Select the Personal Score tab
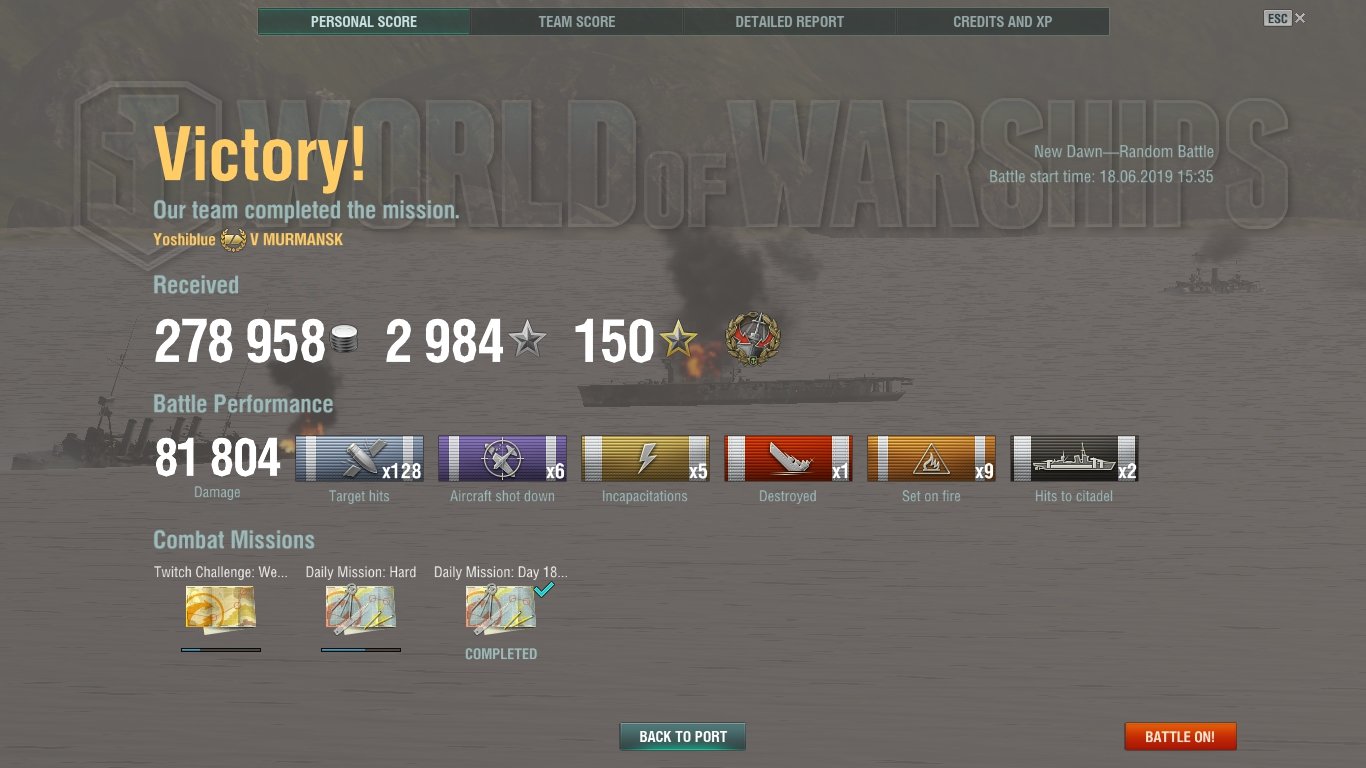The image size is (1366, 768). pyautogui.click(x=364, y=22)
